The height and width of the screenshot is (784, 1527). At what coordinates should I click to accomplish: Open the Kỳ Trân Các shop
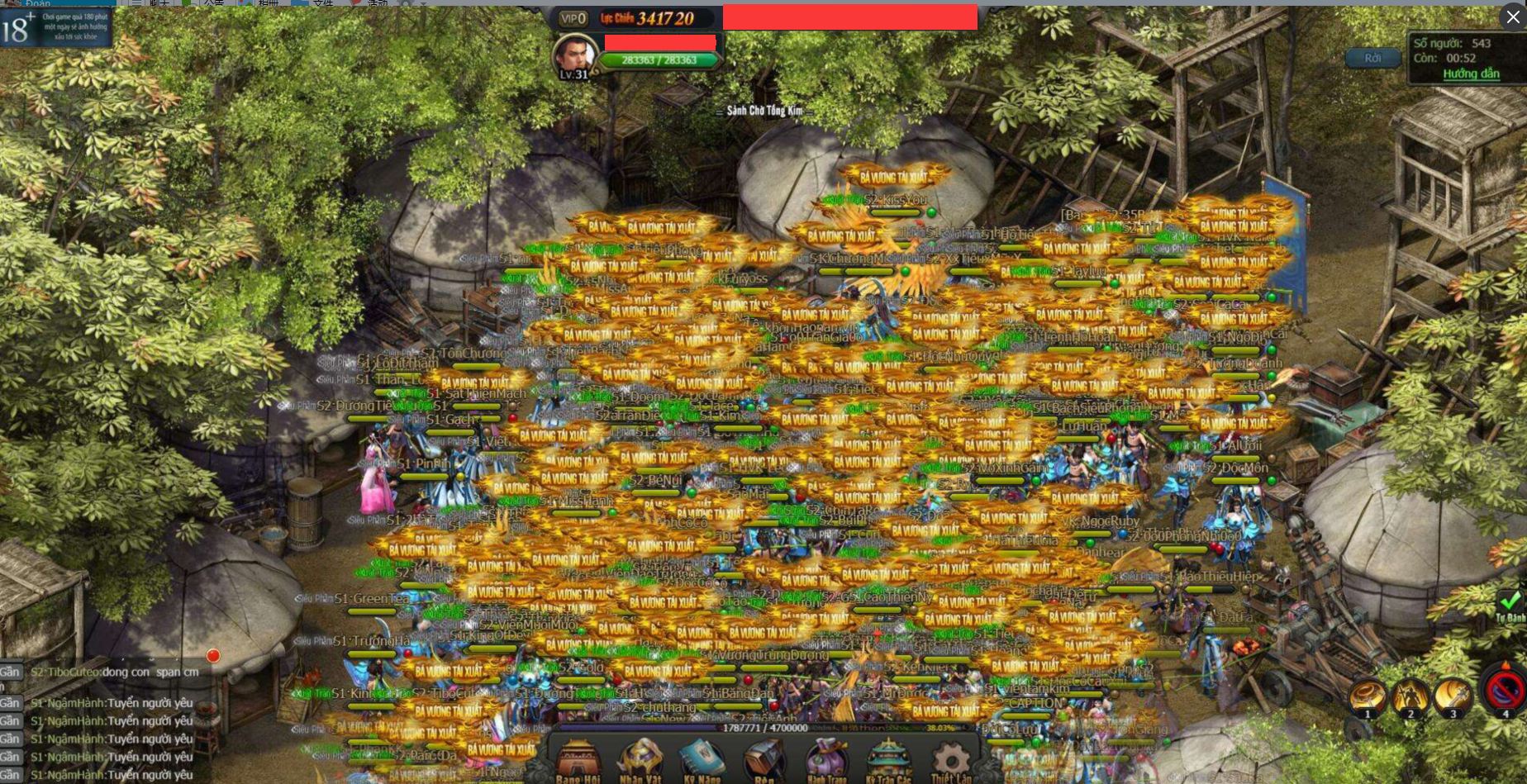point(888,760)
